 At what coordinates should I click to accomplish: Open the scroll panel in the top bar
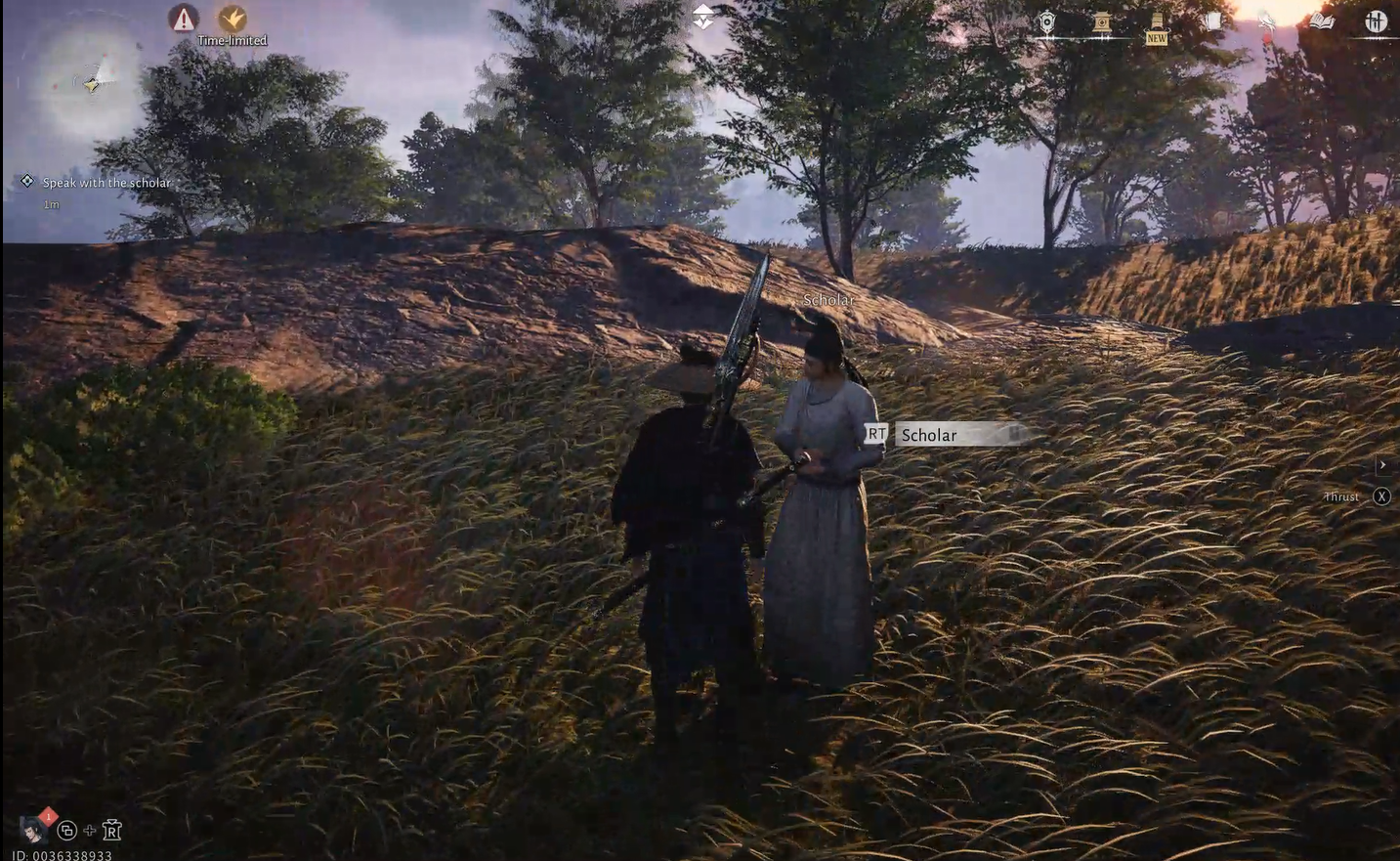tap(1213, 21)
